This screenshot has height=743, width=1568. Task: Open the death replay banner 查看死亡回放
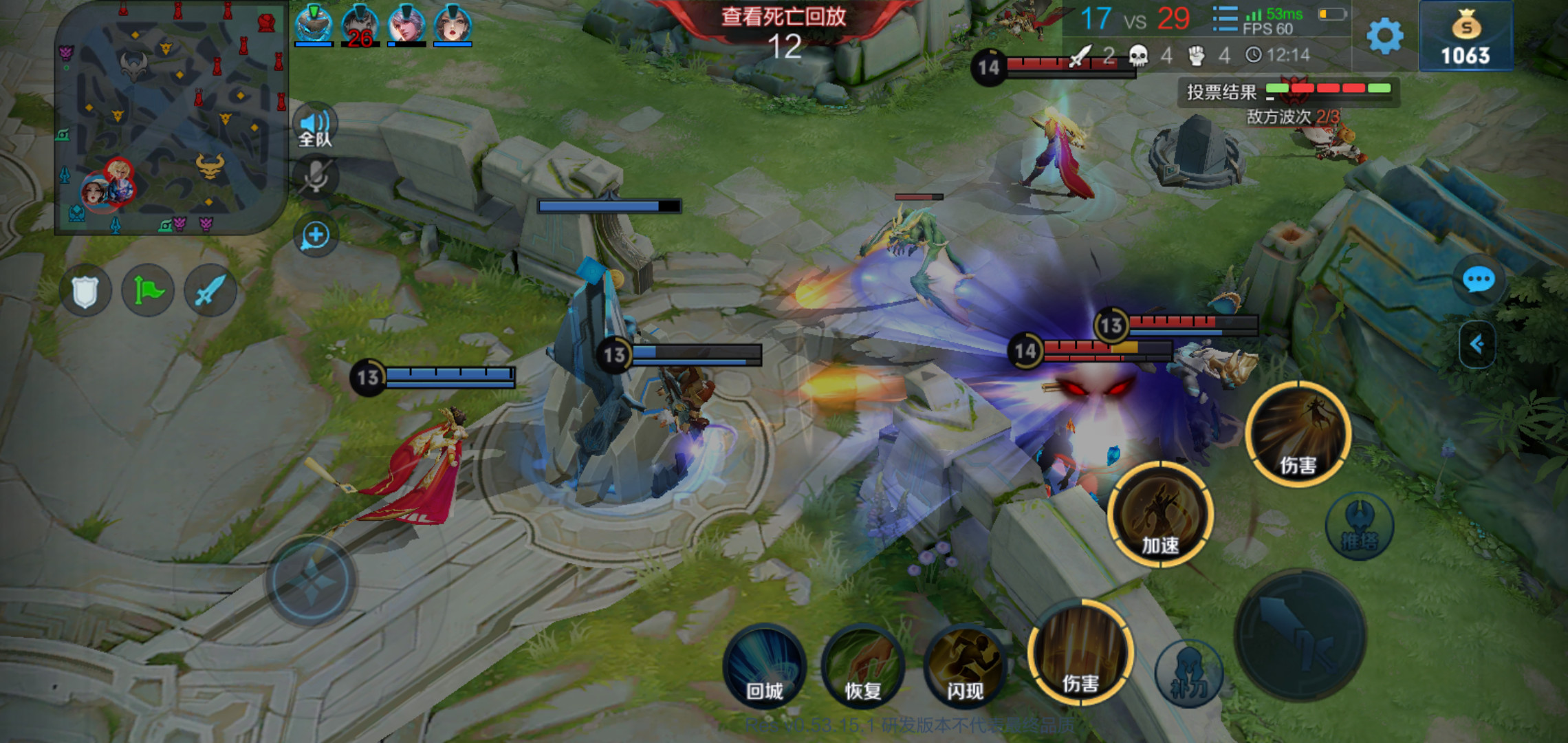pos(783,17)
